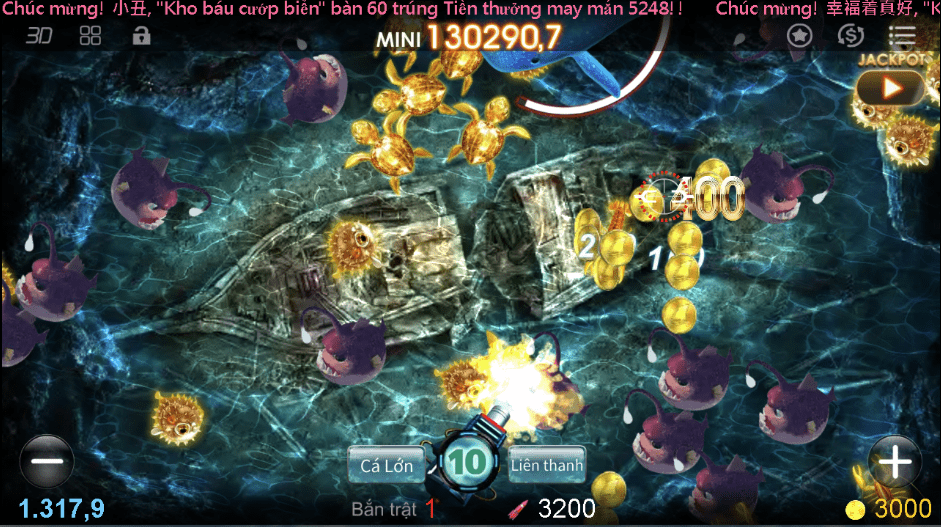Open the list menu icon
The image size is (941, 527).
(x=902, y=36)
